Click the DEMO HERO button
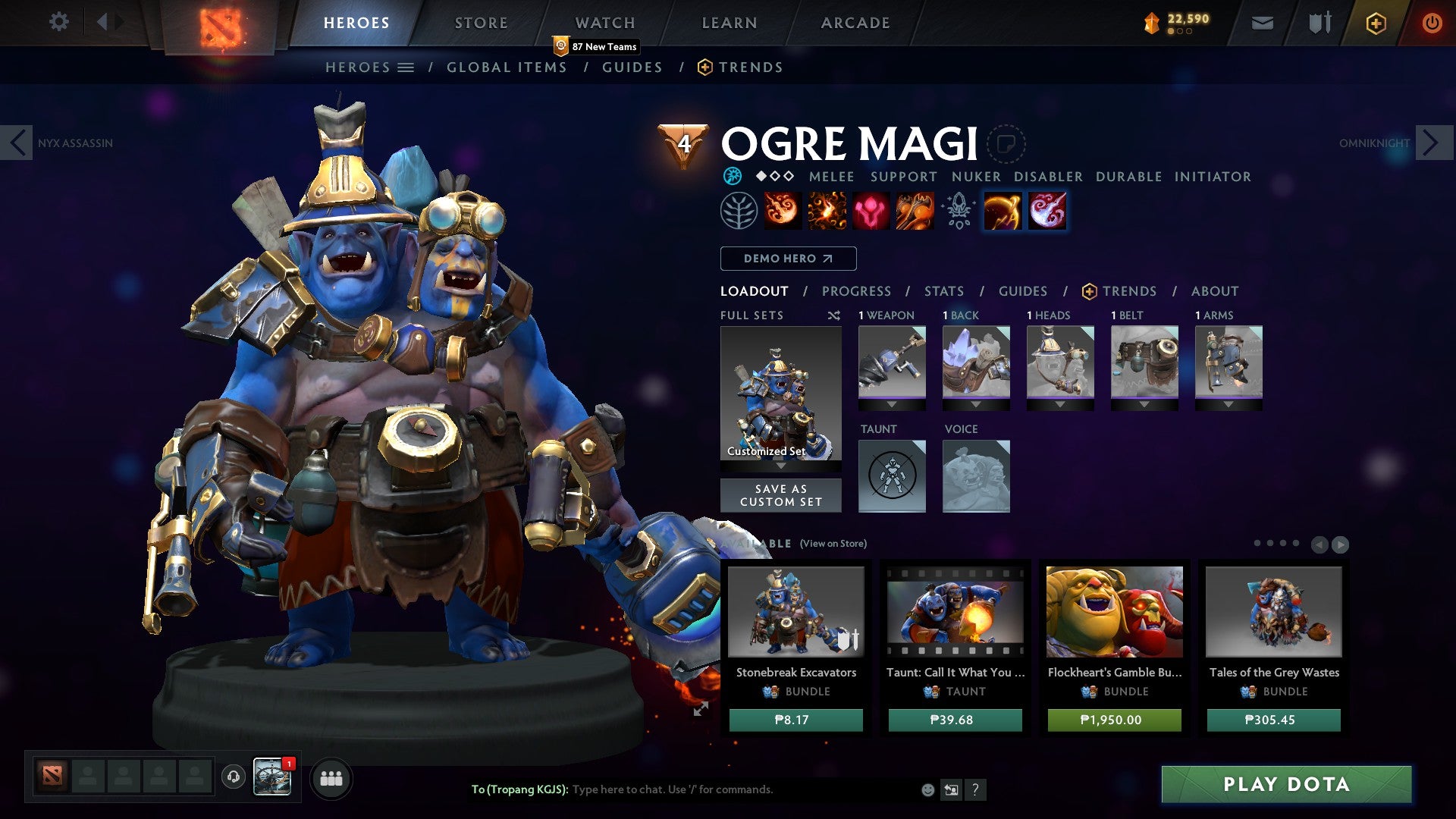Screen dimensions: 1456x819 [787, 259]
